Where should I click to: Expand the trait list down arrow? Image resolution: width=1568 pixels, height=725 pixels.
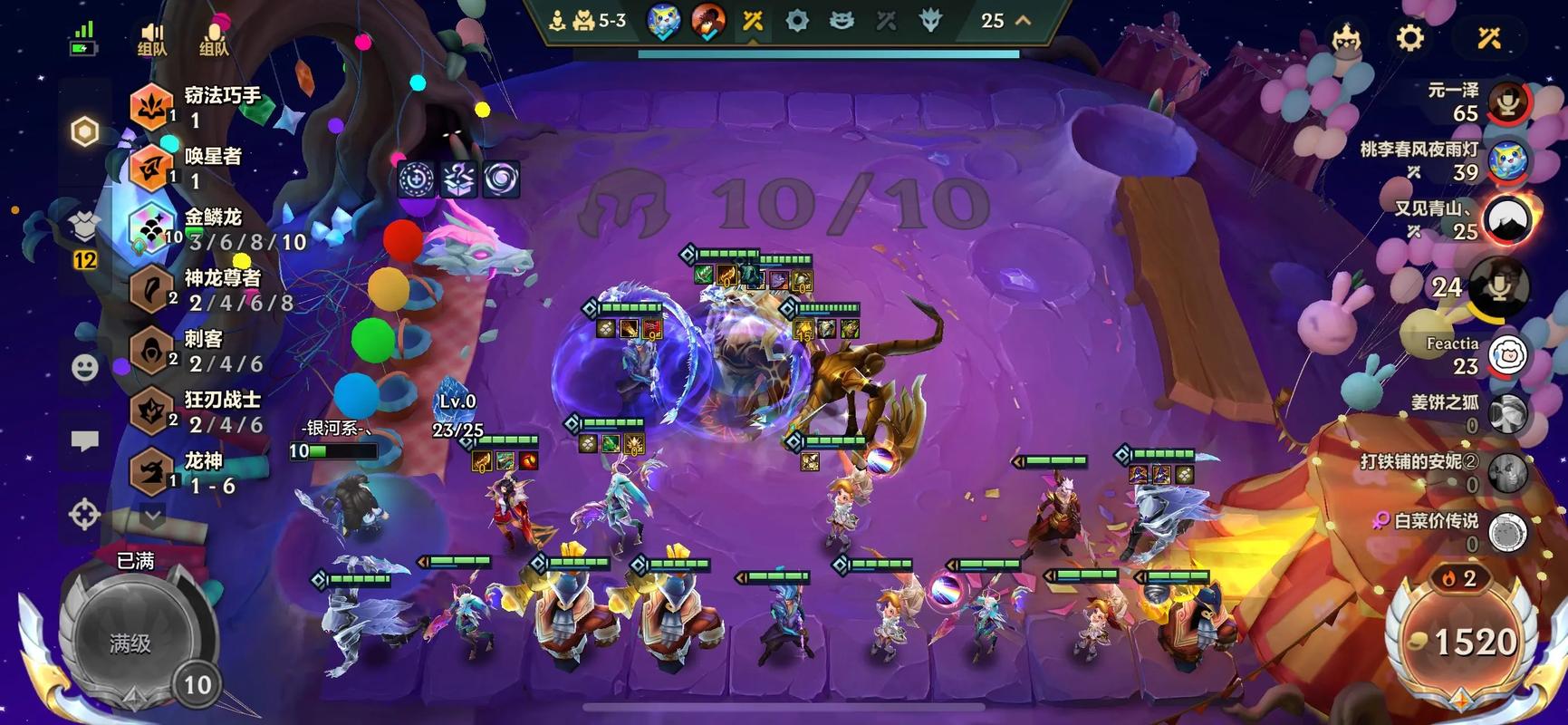point(152,517)
